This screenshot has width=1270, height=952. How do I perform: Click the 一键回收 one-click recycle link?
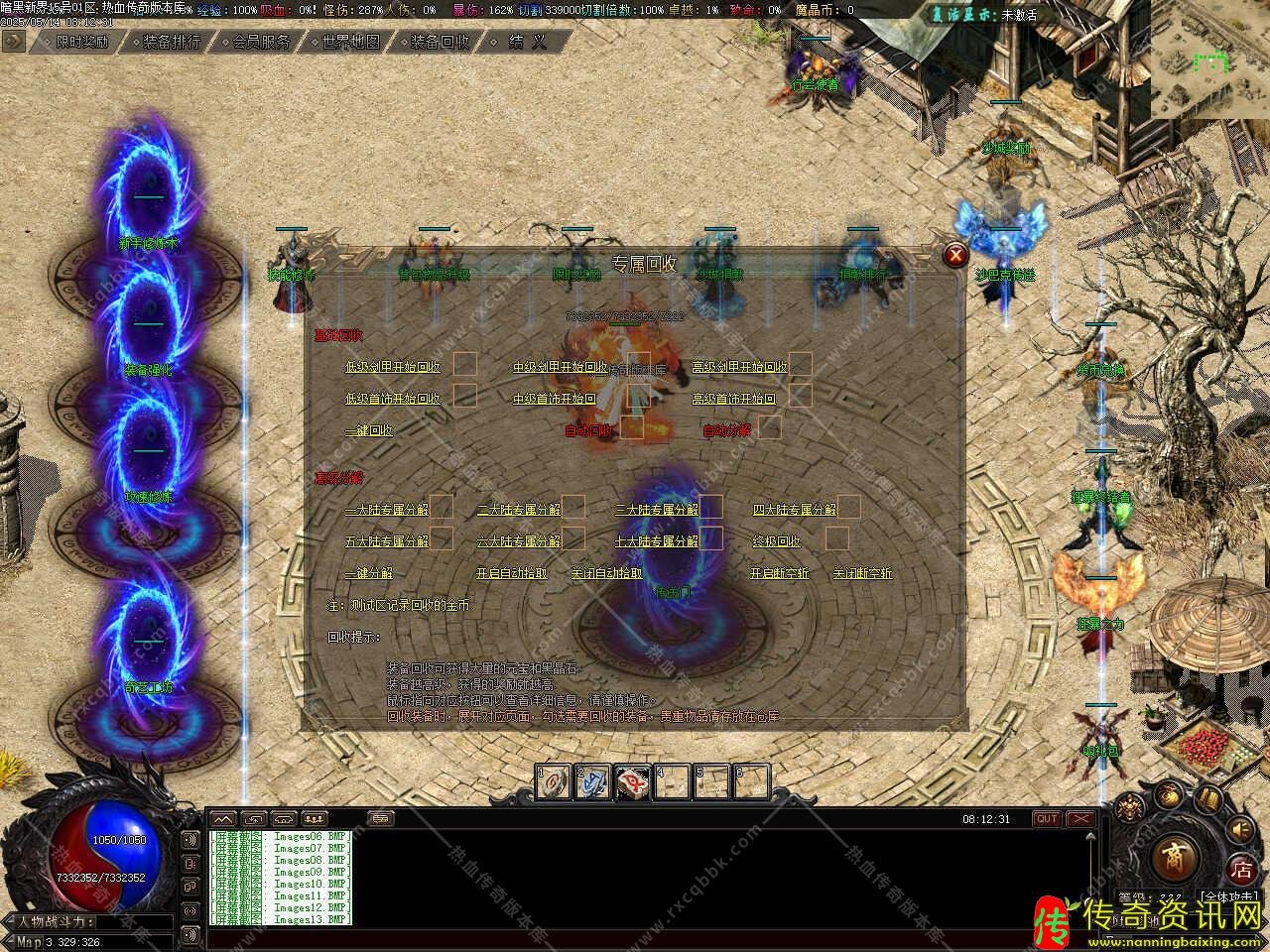(x=368, y=430)
